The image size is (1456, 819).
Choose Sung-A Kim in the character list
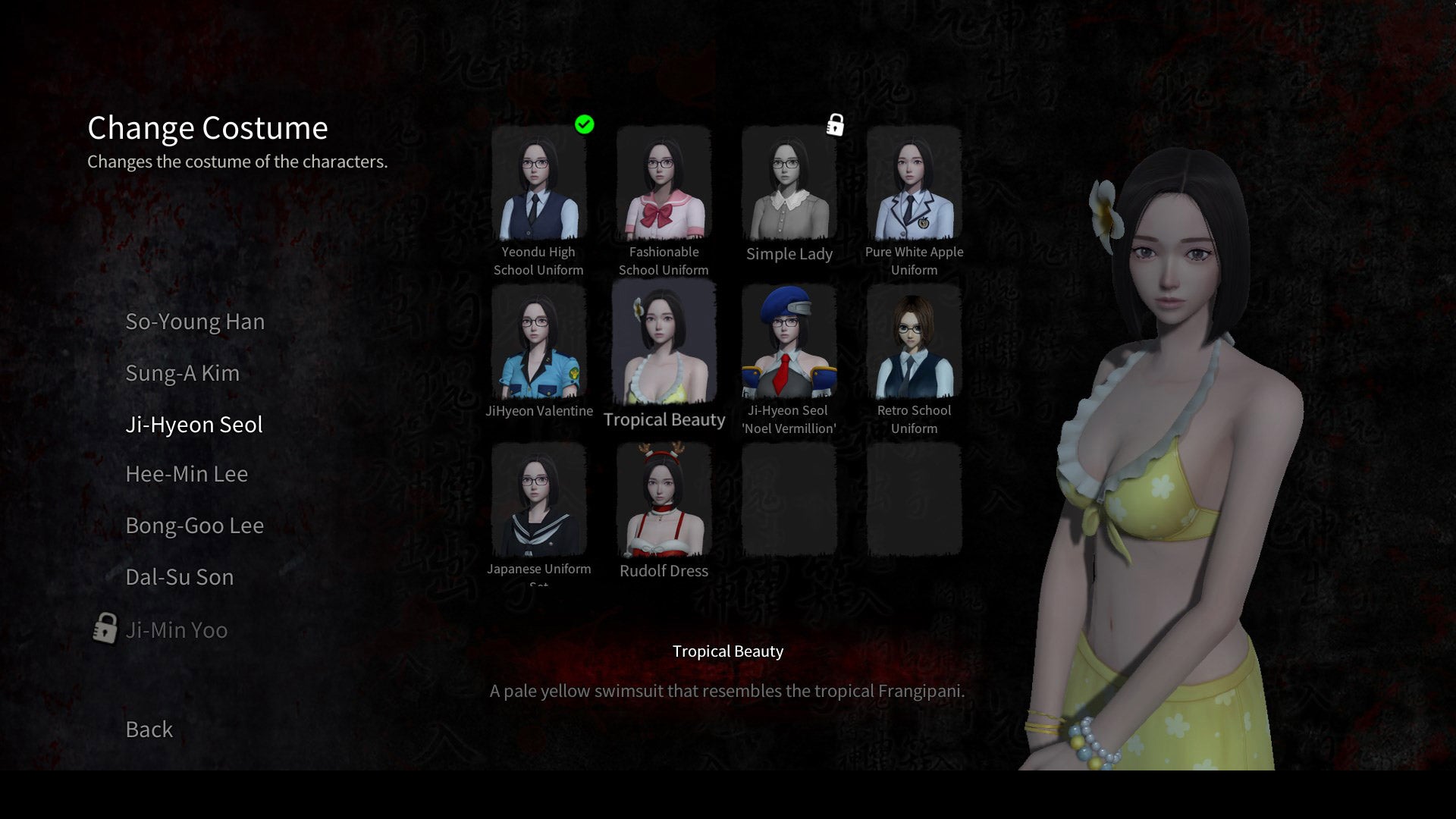[182, 373]
